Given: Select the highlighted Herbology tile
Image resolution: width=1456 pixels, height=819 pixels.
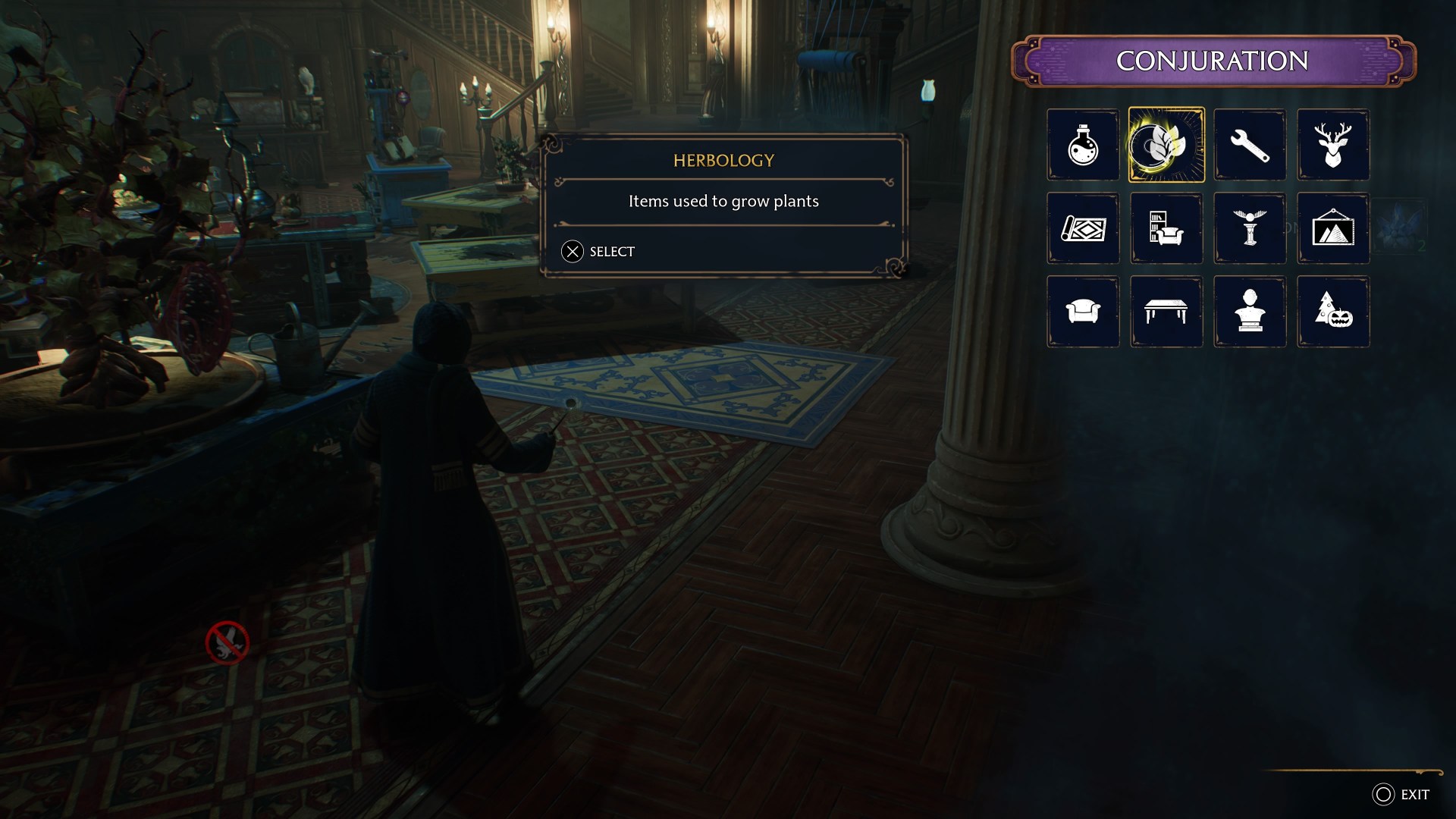Looking at the screenshot, I should 1166,145.
